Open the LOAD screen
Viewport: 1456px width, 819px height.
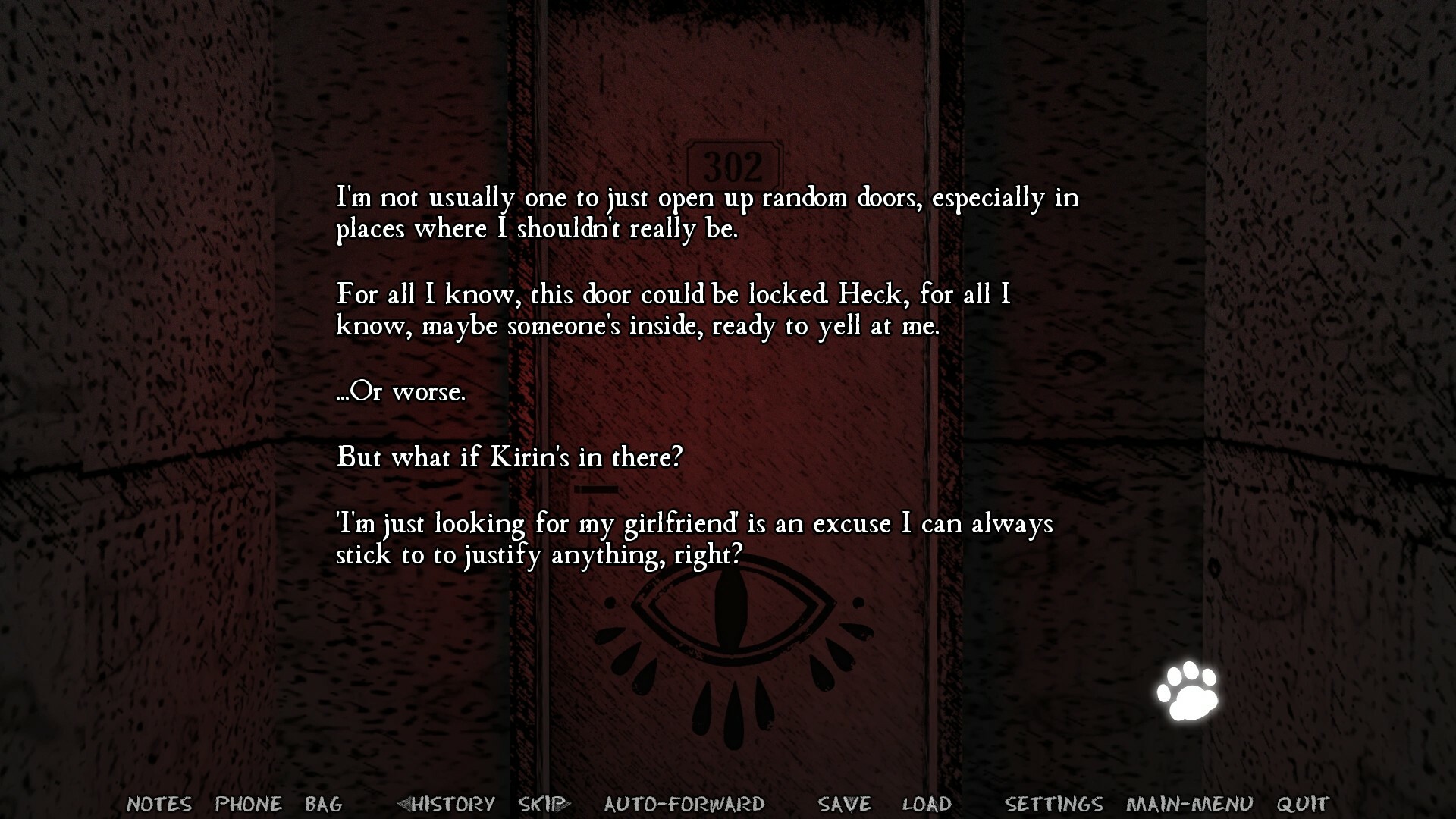(927, 805)
